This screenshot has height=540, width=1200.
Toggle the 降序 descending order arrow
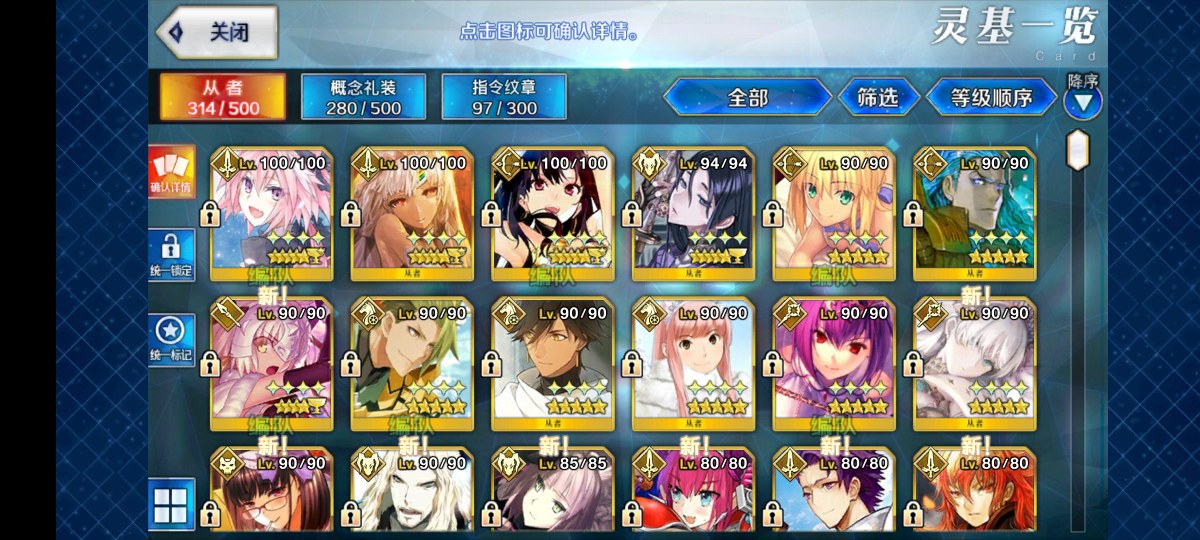[1082, 100]
